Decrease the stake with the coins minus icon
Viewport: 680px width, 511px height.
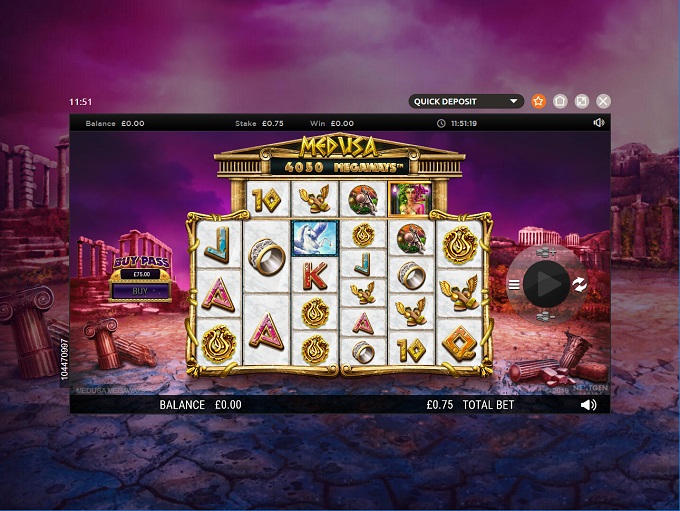point(546,316)
